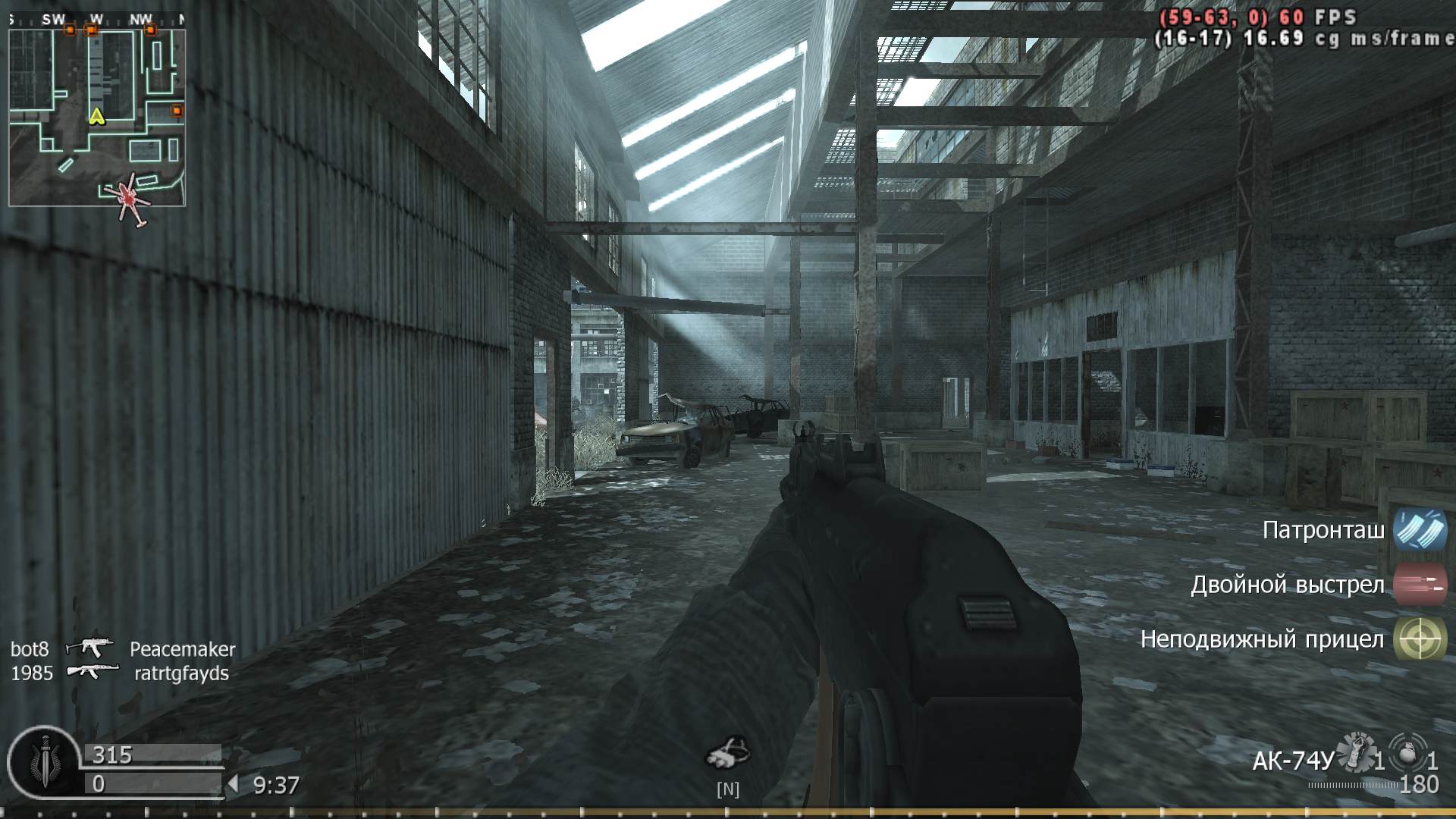Select the Неподвижный прицел perk icon
1456x819 pixels.
(x=1421, y=639)
